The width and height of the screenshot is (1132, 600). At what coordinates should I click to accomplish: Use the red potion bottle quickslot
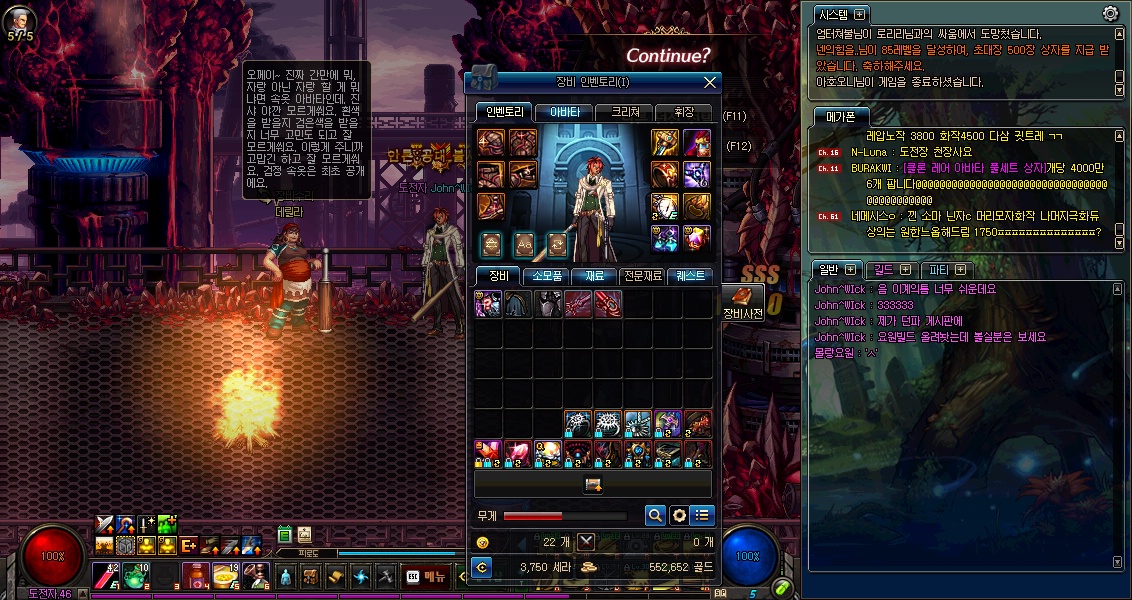pyautogui.click(x=195, y=576)
